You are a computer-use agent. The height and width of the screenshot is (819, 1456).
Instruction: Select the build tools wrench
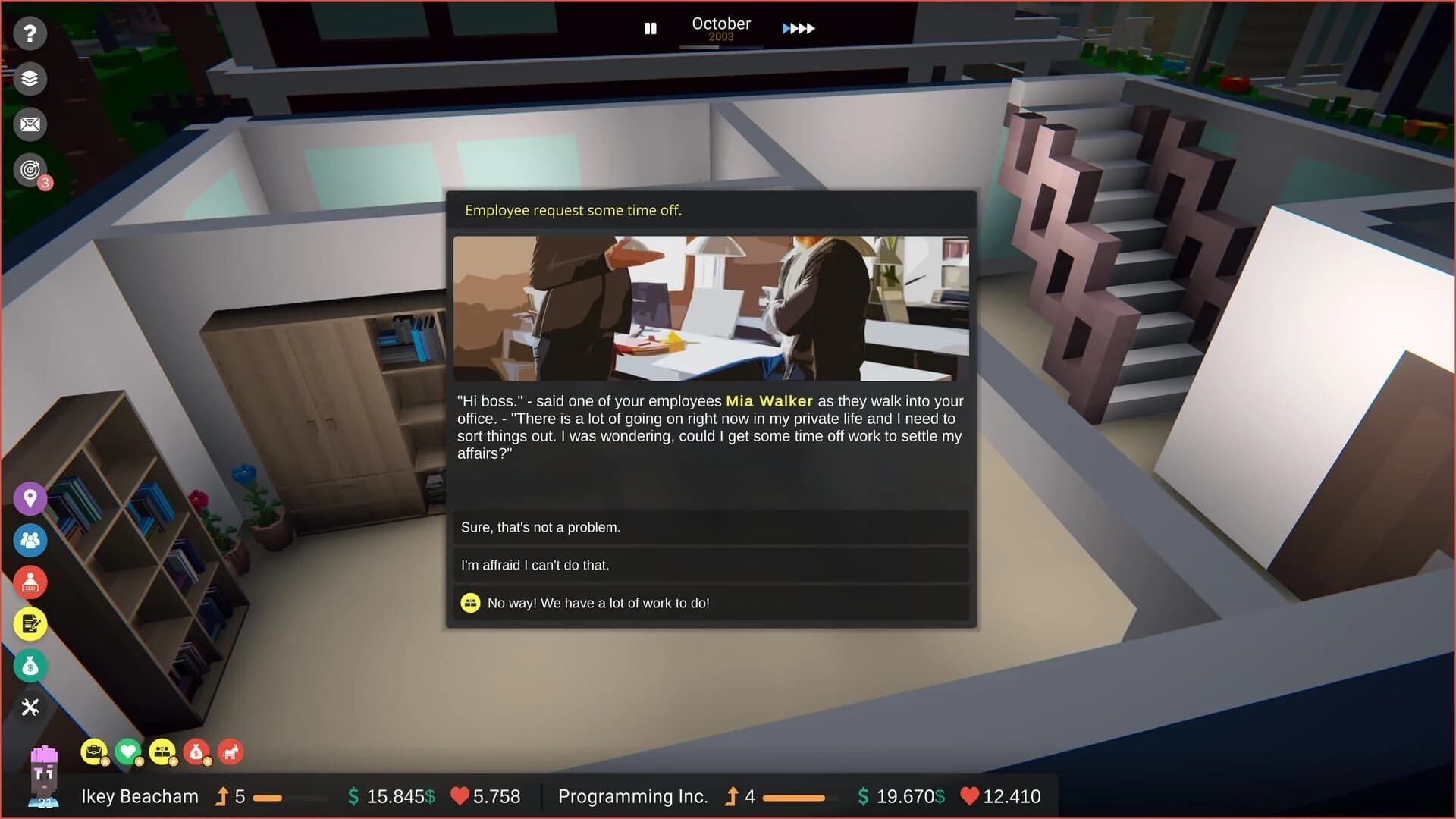[x=30, y=707]
